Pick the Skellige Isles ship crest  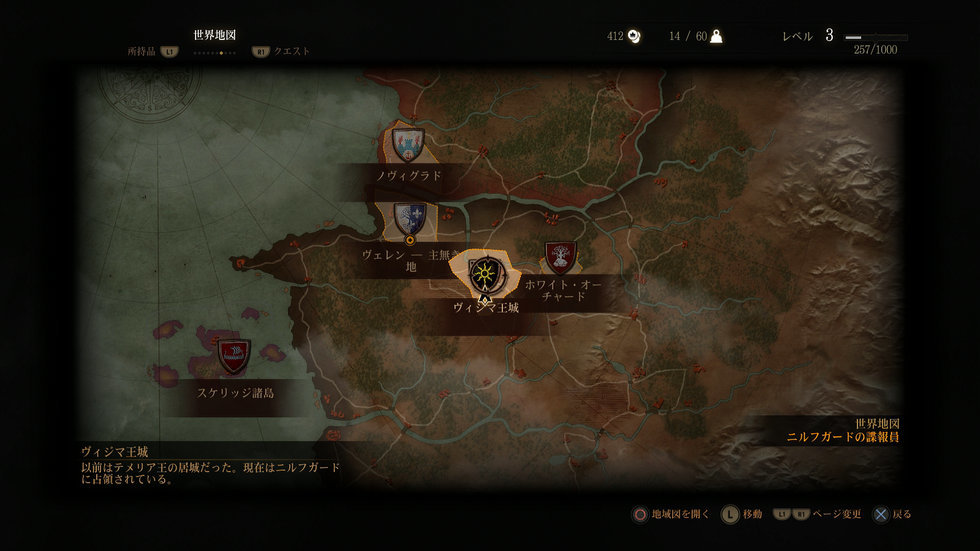click(x=234, y=353)
